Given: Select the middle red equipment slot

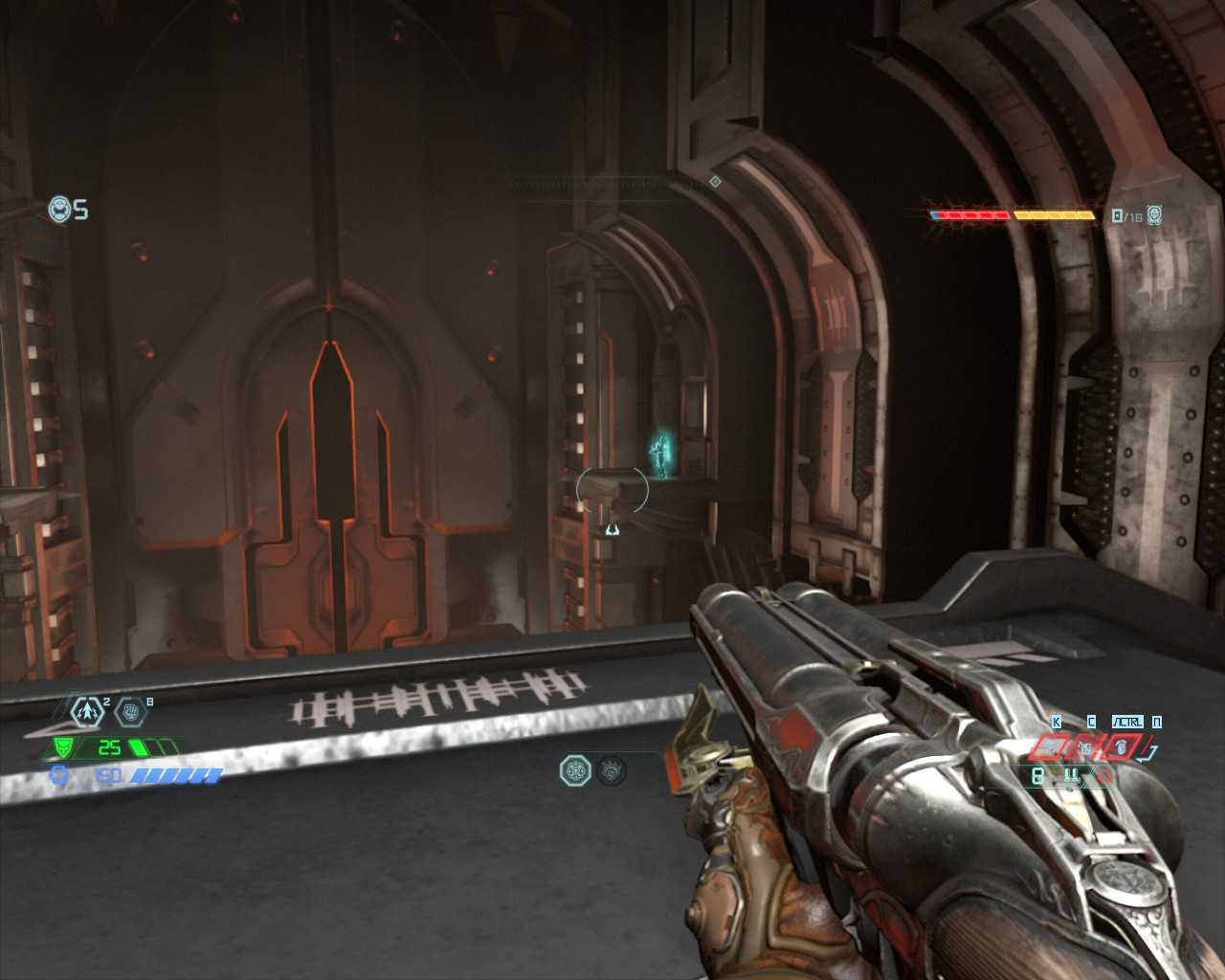Looking at the screenshot, I should 1084,746.
